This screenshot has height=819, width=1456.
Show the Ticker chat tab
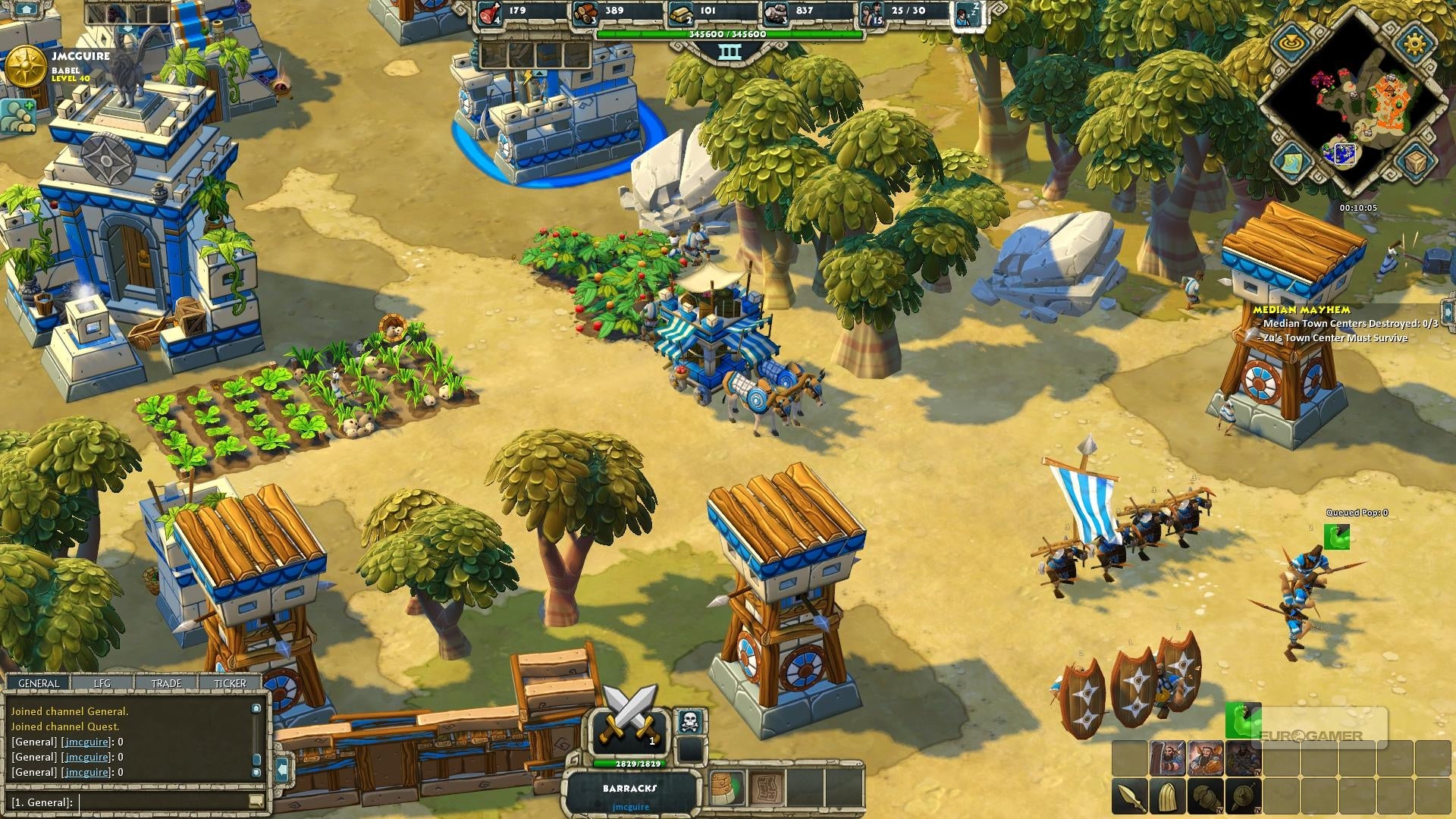tap(230, 683)
